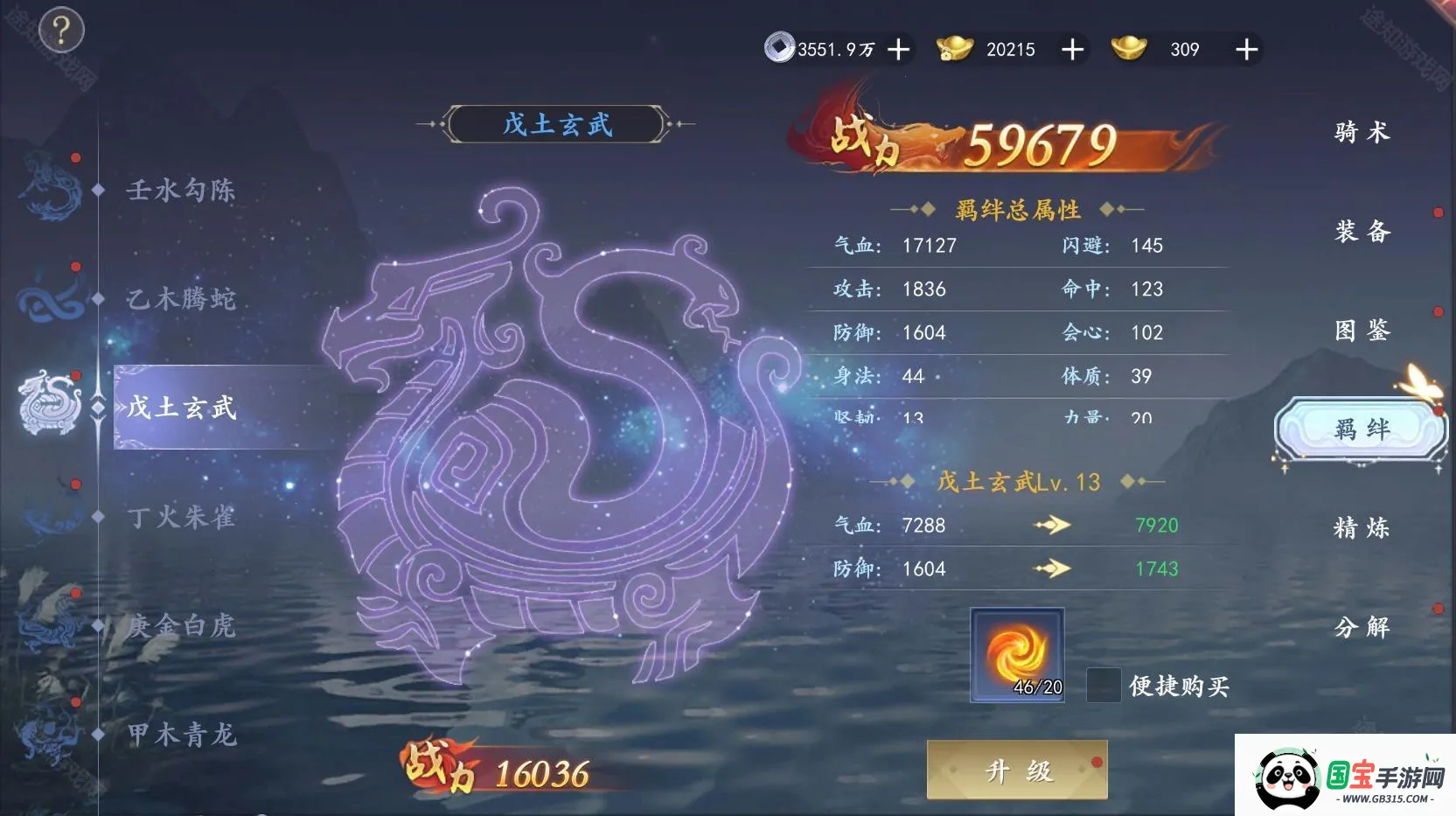
Task: Toggle the 便捷购买 checkbox
Action: [1103, 685]
